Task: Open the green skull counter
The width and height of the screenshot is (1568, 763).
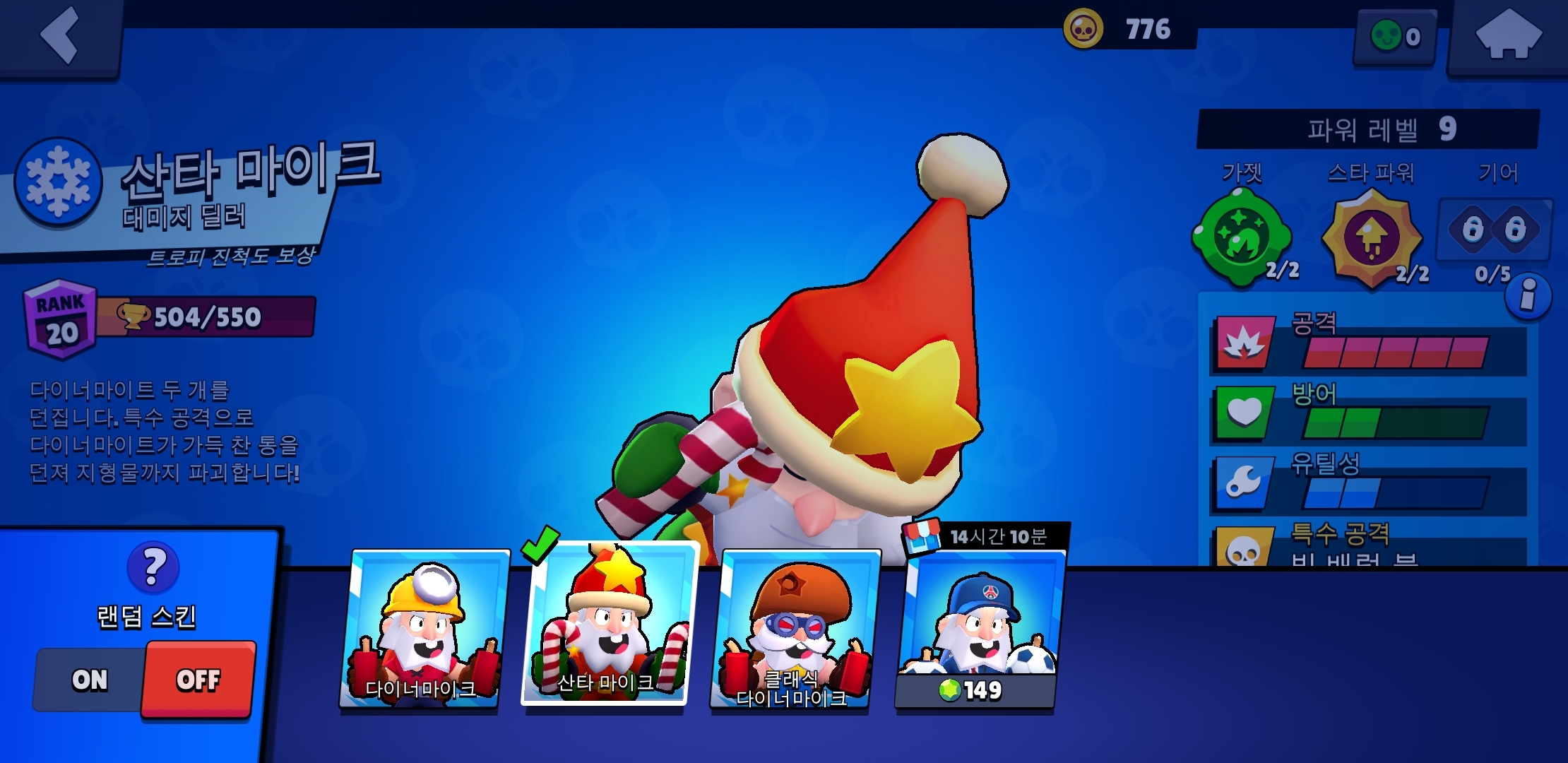Action: point(1395,36)
